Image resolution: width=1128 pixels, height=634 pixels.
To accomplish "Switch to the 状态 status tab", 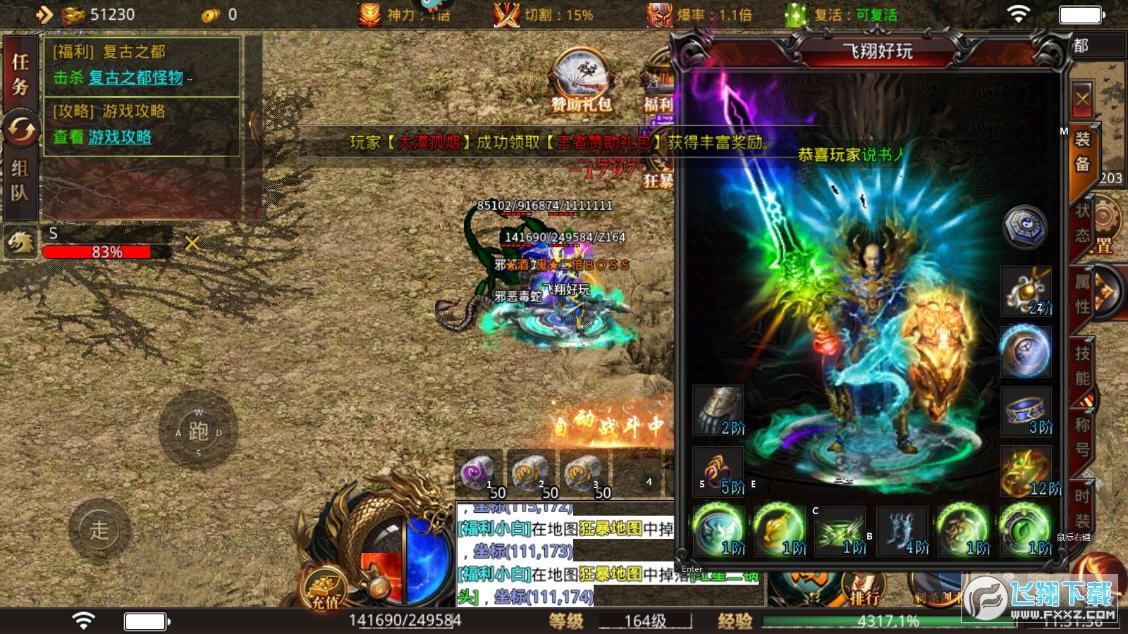I will (x=1082, y=224).
